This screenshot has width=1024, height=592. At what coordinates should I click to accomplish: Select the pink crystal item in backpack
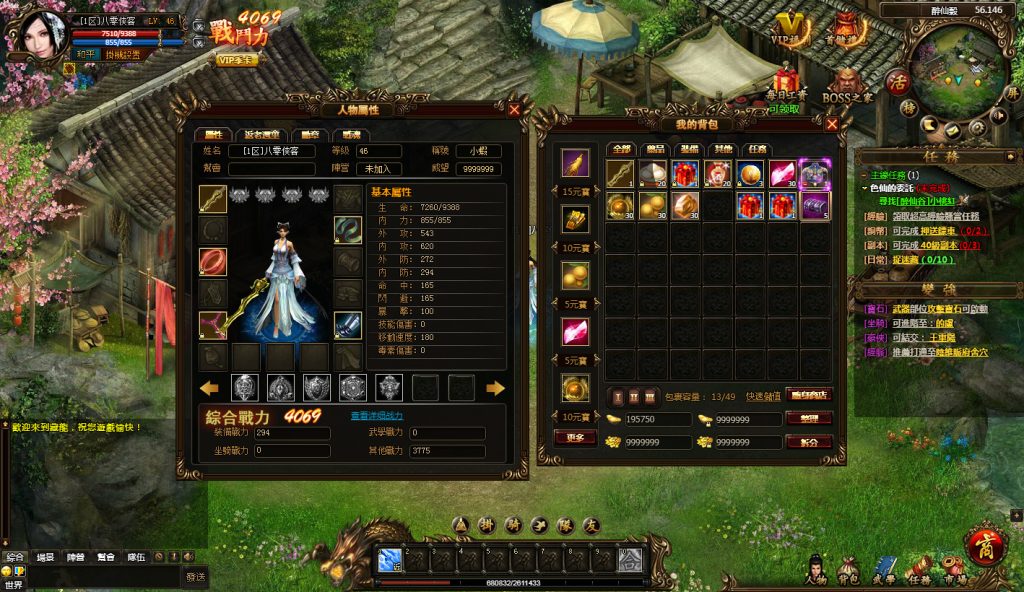coord(783,174)
